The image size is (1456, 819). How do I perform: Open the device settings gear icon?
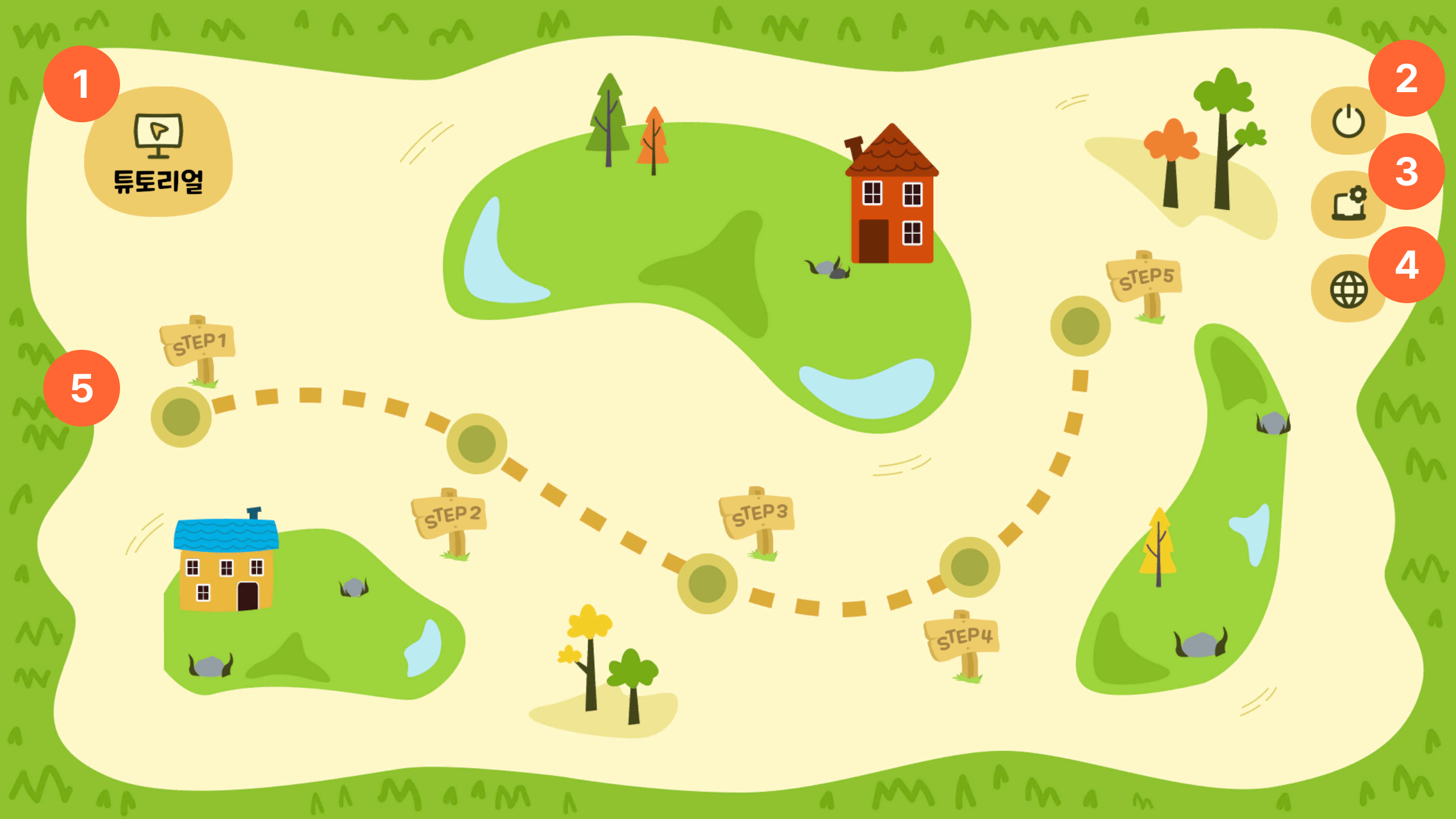[x=1348, y=204]
